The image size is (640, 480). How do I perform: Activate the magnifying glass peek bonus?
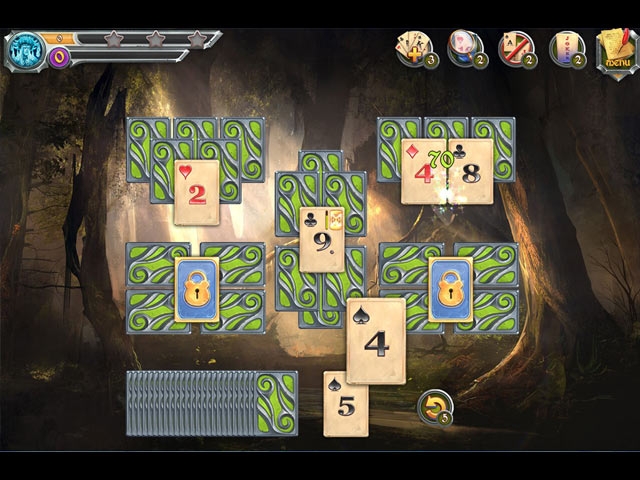[x=465, y=47]
